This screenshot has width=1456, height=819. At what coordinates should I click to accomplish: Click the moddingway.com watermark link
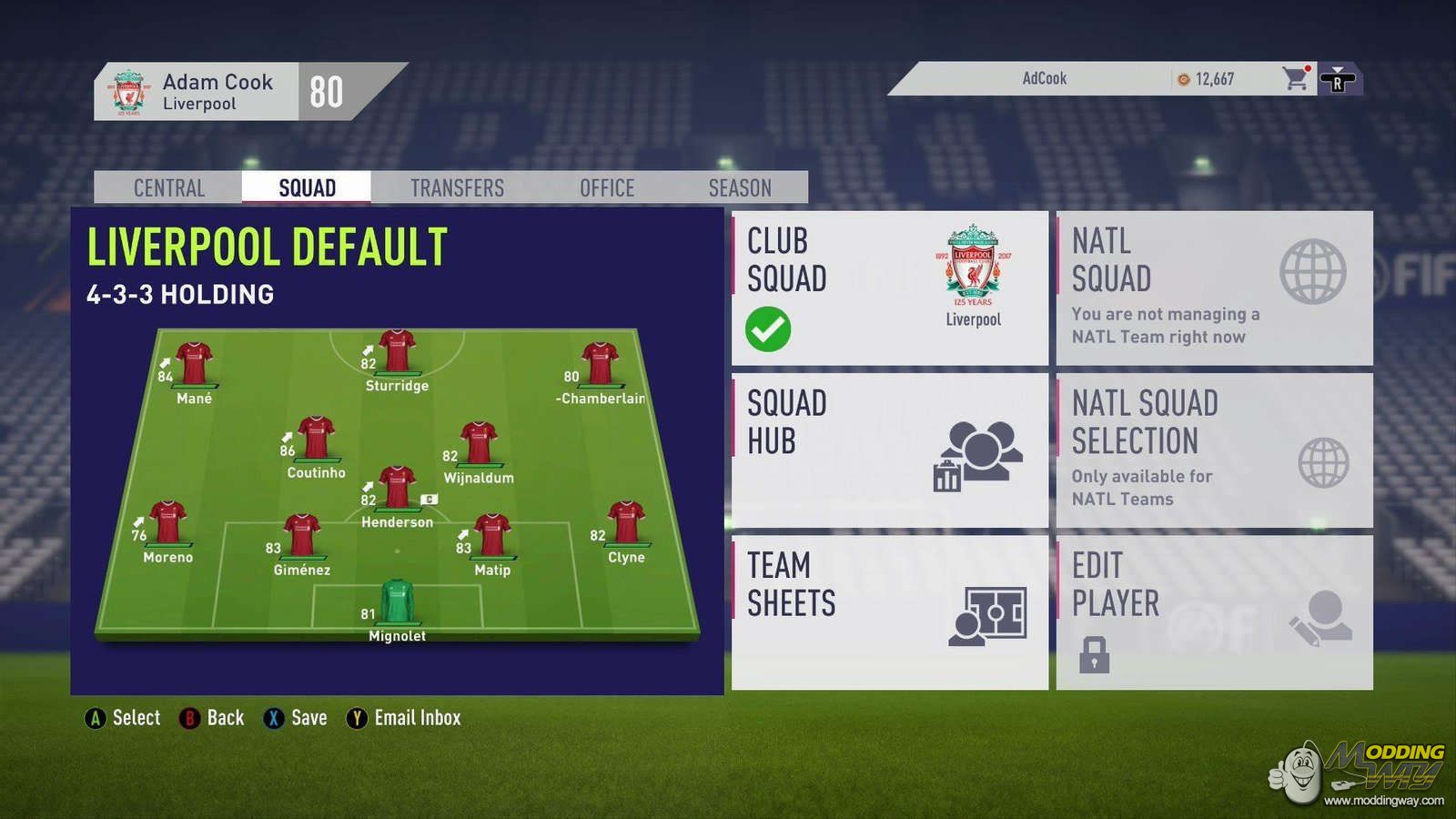1383,801
